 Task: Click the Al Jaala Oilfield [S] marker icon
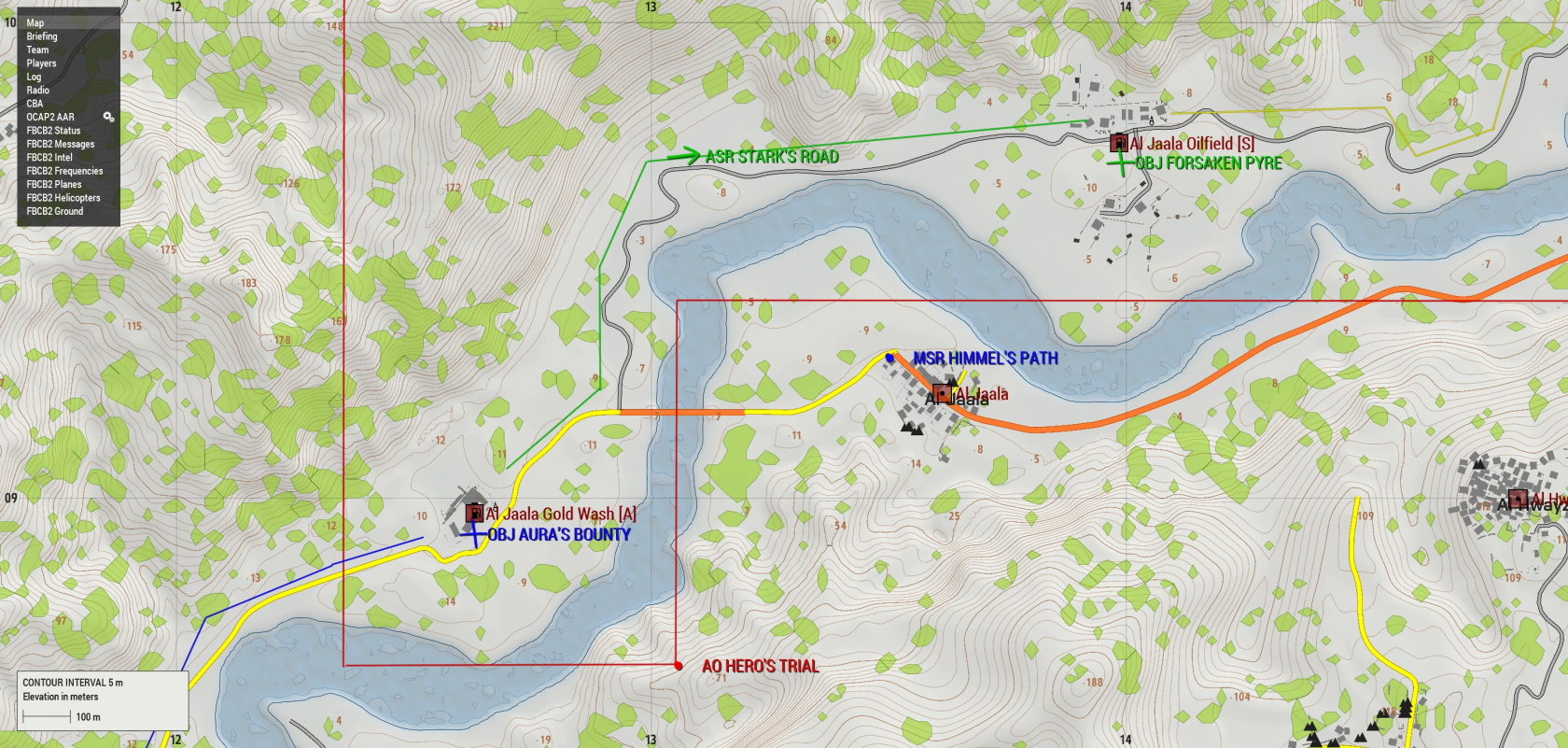click(x=1118, y=143)
